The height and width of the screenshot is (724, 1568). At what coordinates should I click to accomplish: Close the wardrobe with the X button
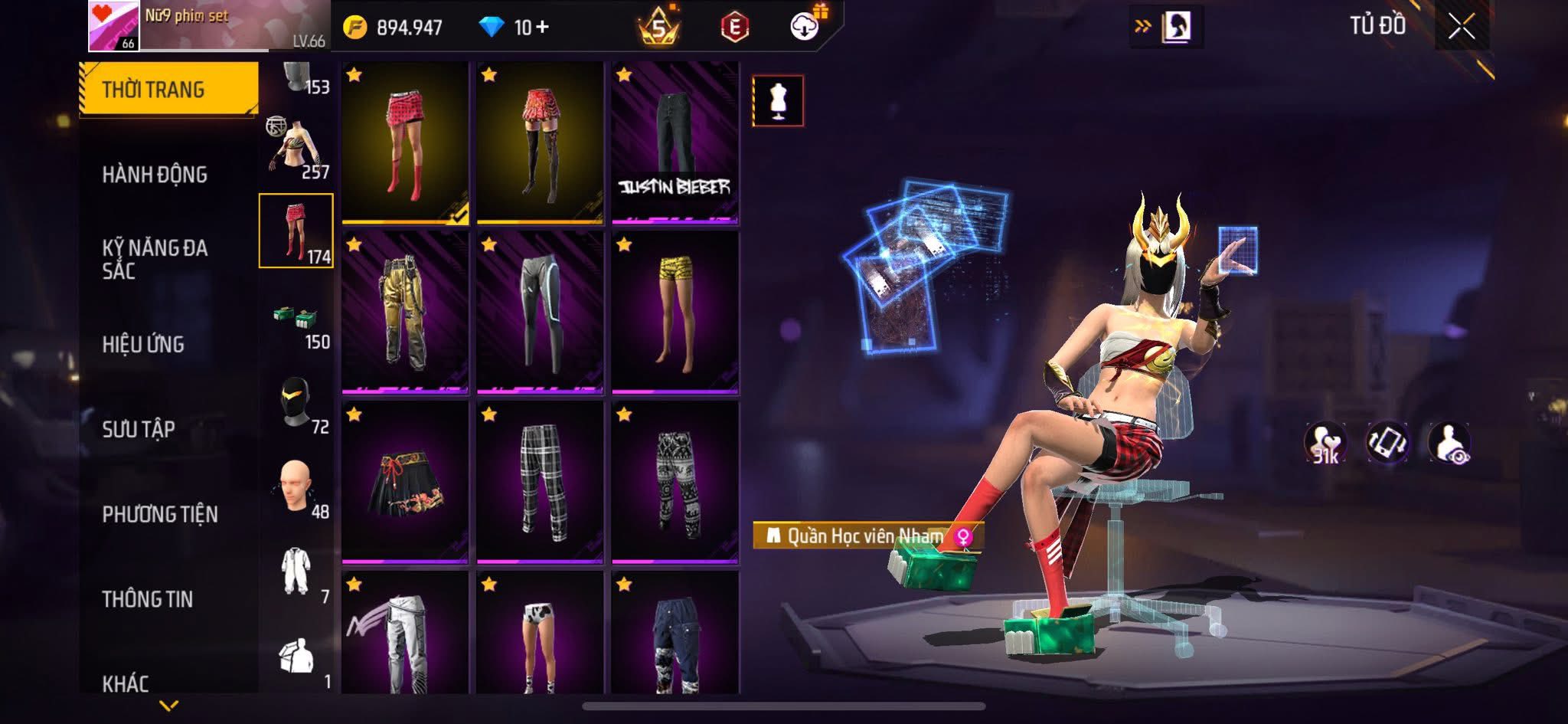[x=1461, y=28]
